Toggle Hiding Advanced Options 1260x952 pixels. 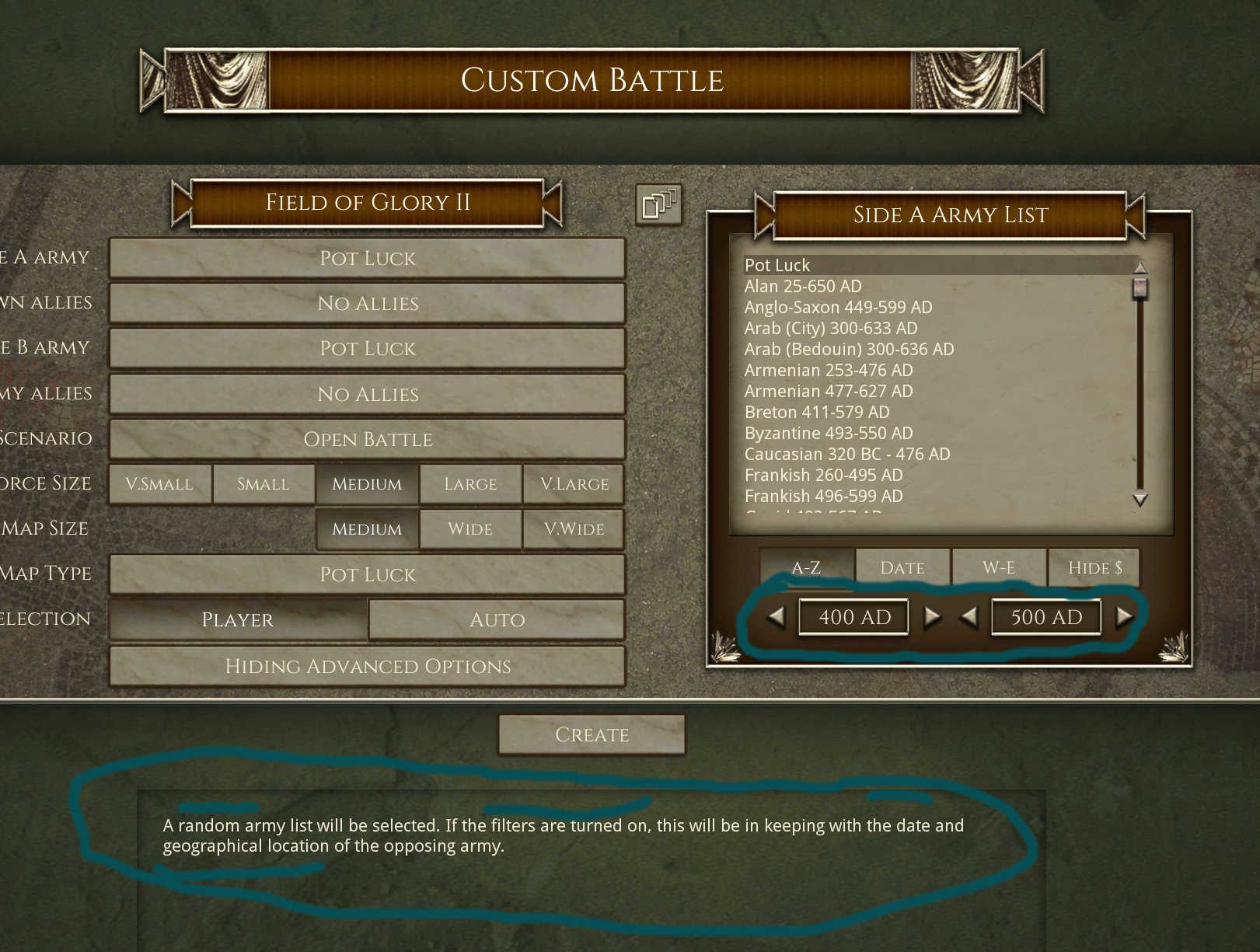[367, 666]
